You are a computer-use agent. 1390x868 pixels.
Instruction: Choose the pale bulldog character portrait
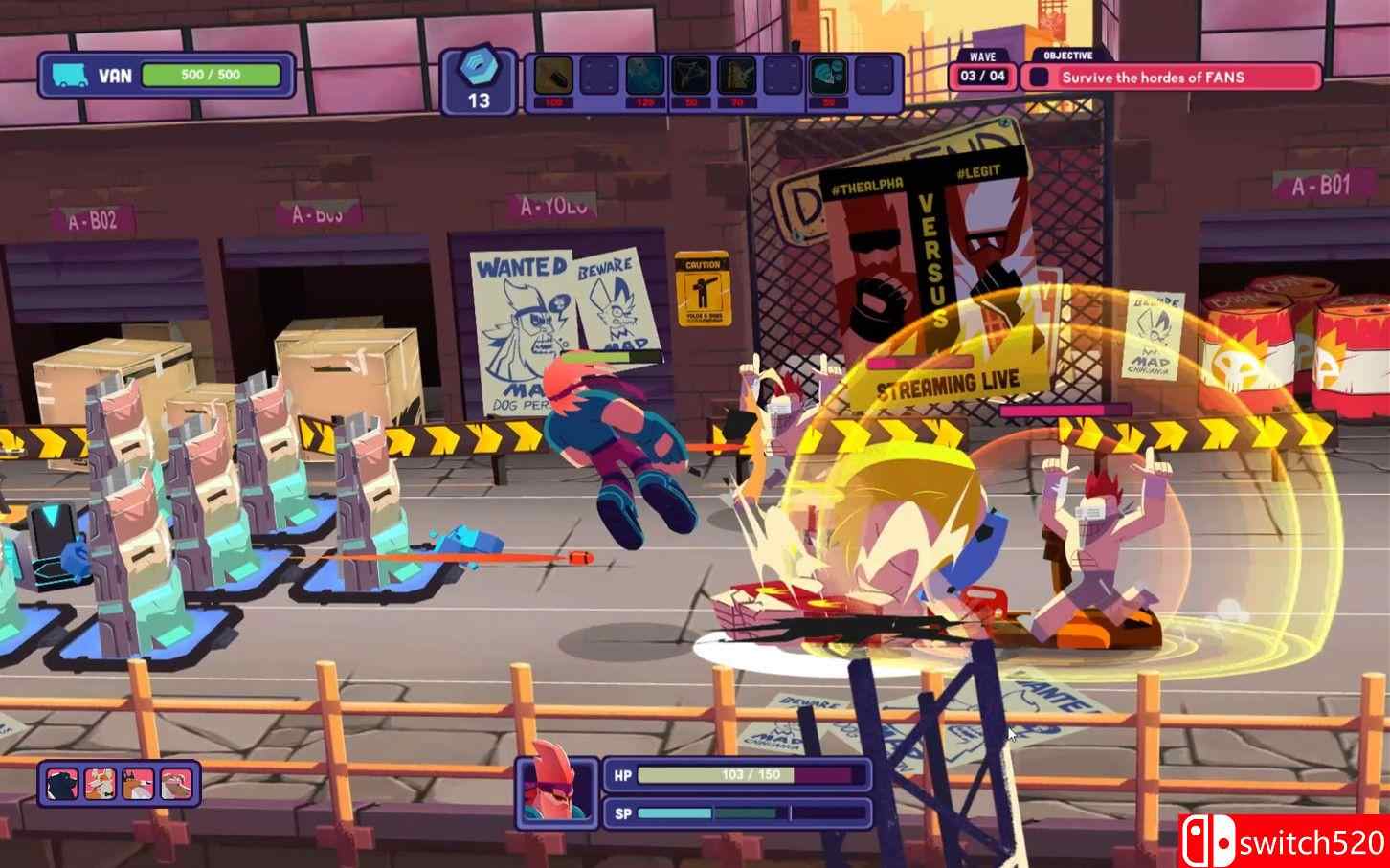[176, 784]
